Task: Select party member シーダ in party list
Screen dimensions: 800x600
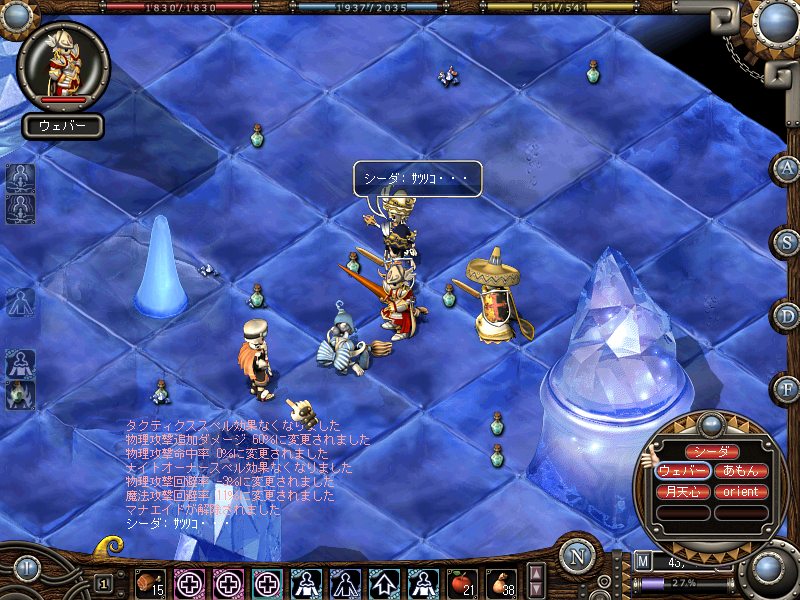Action: coord(712,452)
